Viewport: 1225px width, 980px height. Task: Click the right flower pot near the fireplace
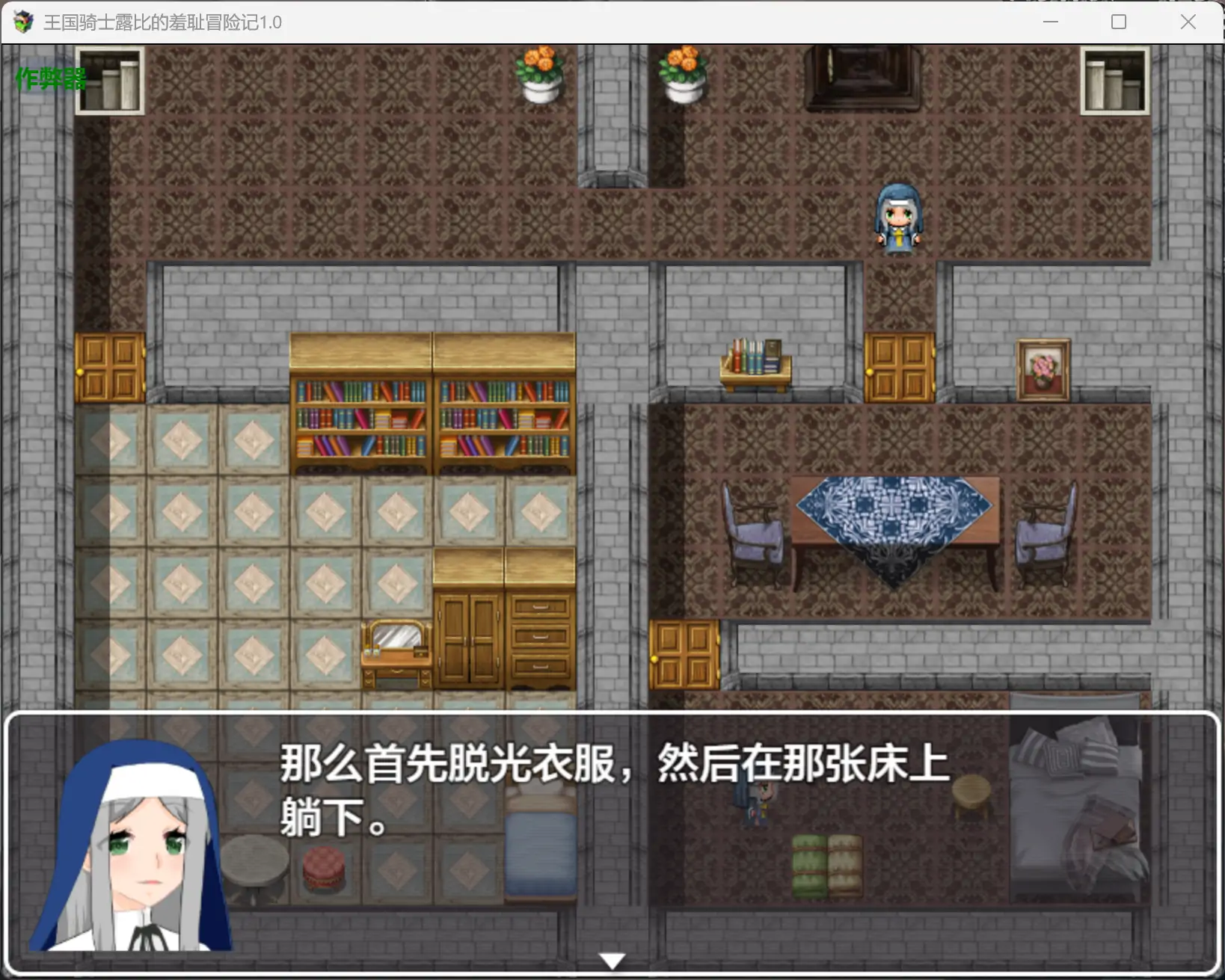(683, 75)
